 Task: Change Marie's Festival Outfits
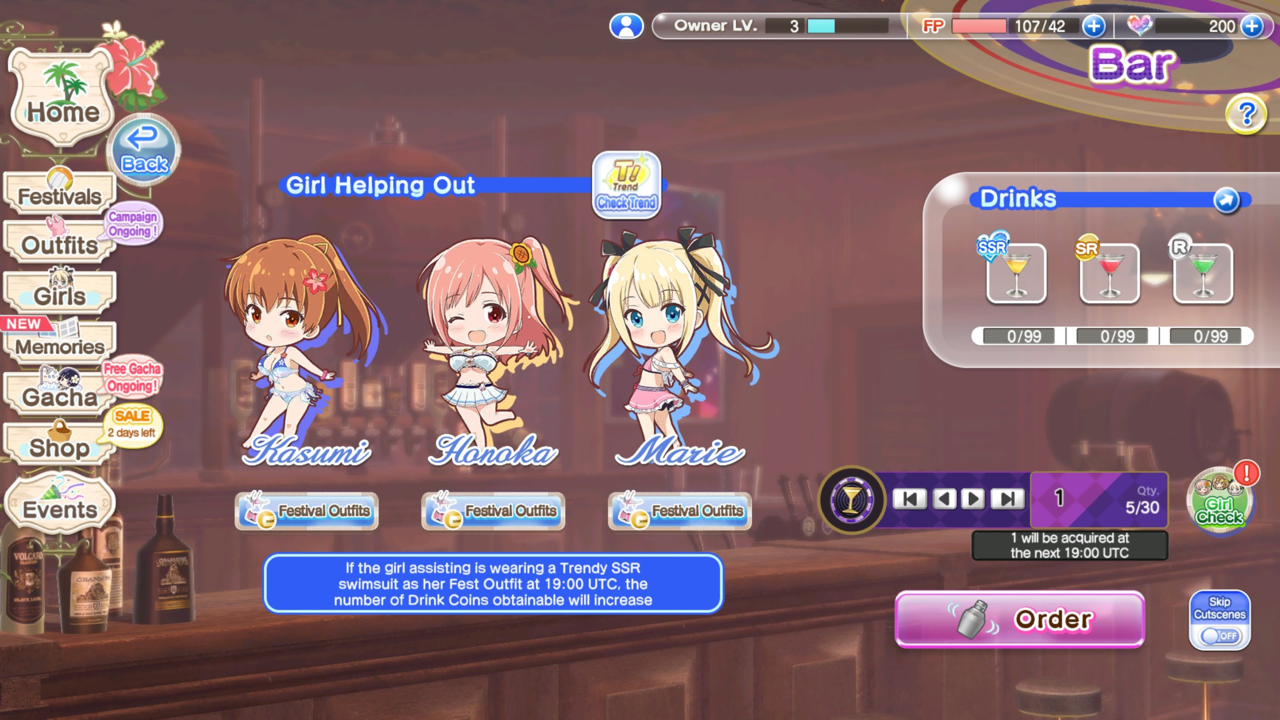[680, 511]
